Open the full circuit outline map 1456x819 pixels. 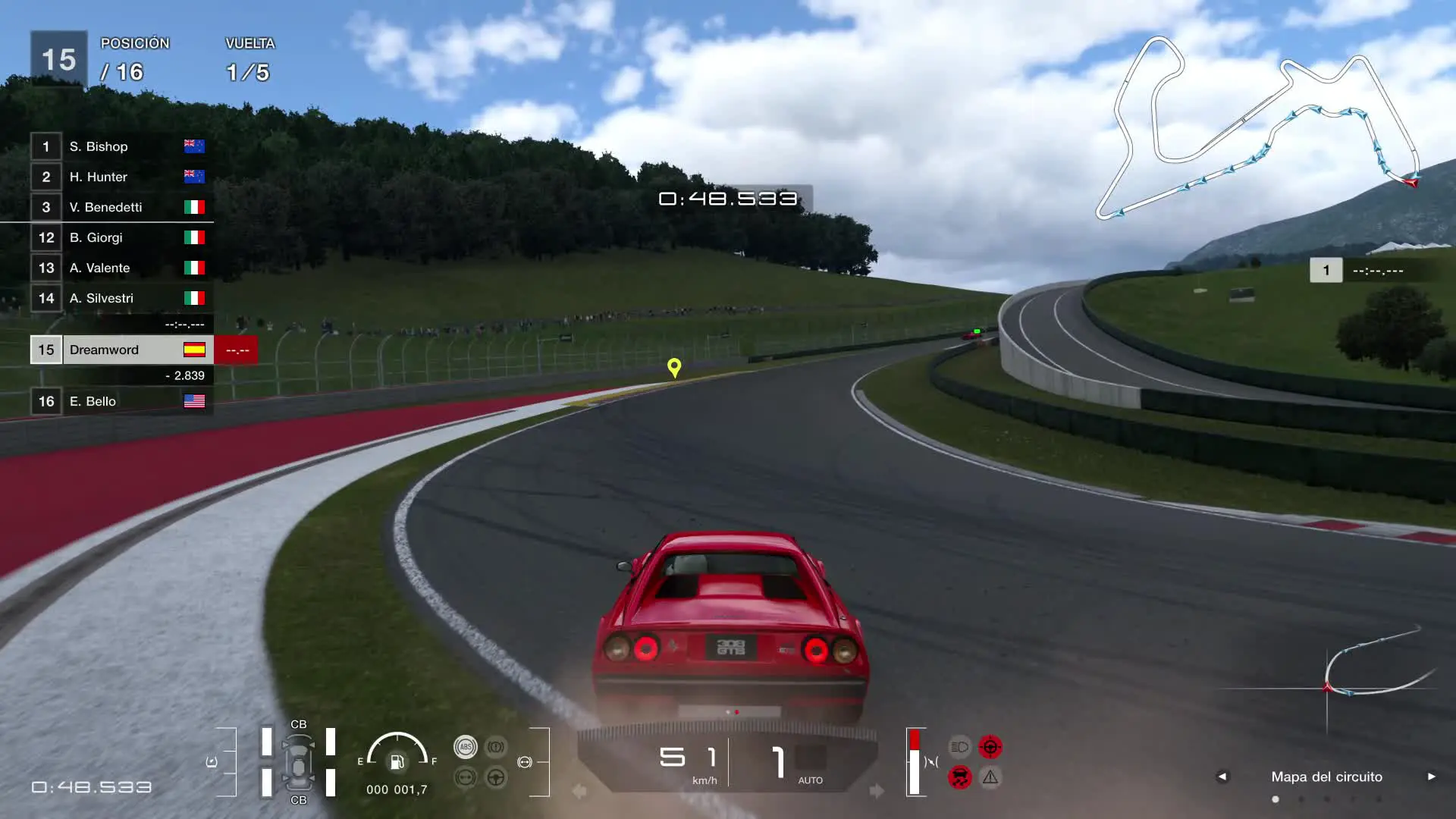click(1259, 125)
